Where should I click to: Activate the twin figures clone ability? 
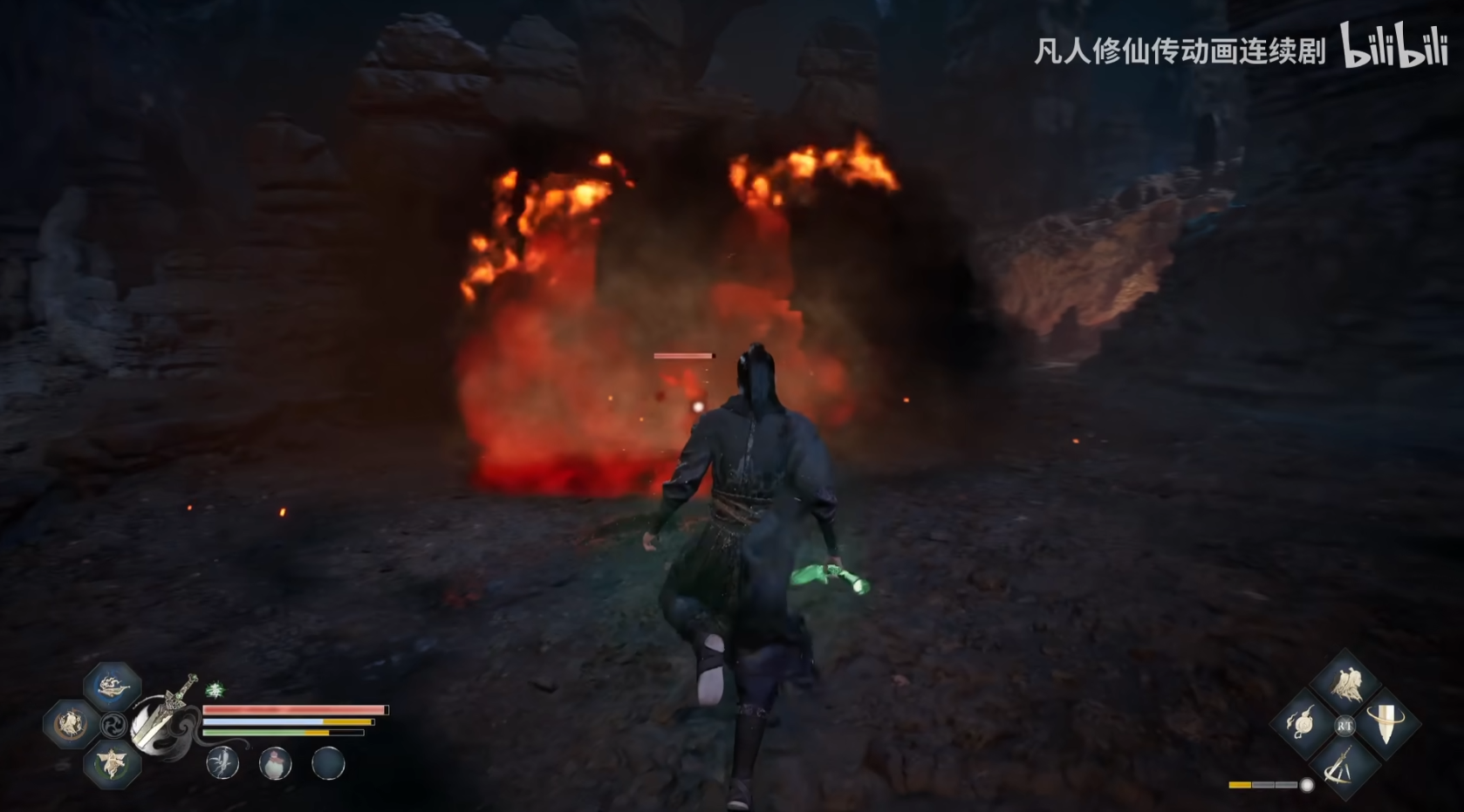1344,684
